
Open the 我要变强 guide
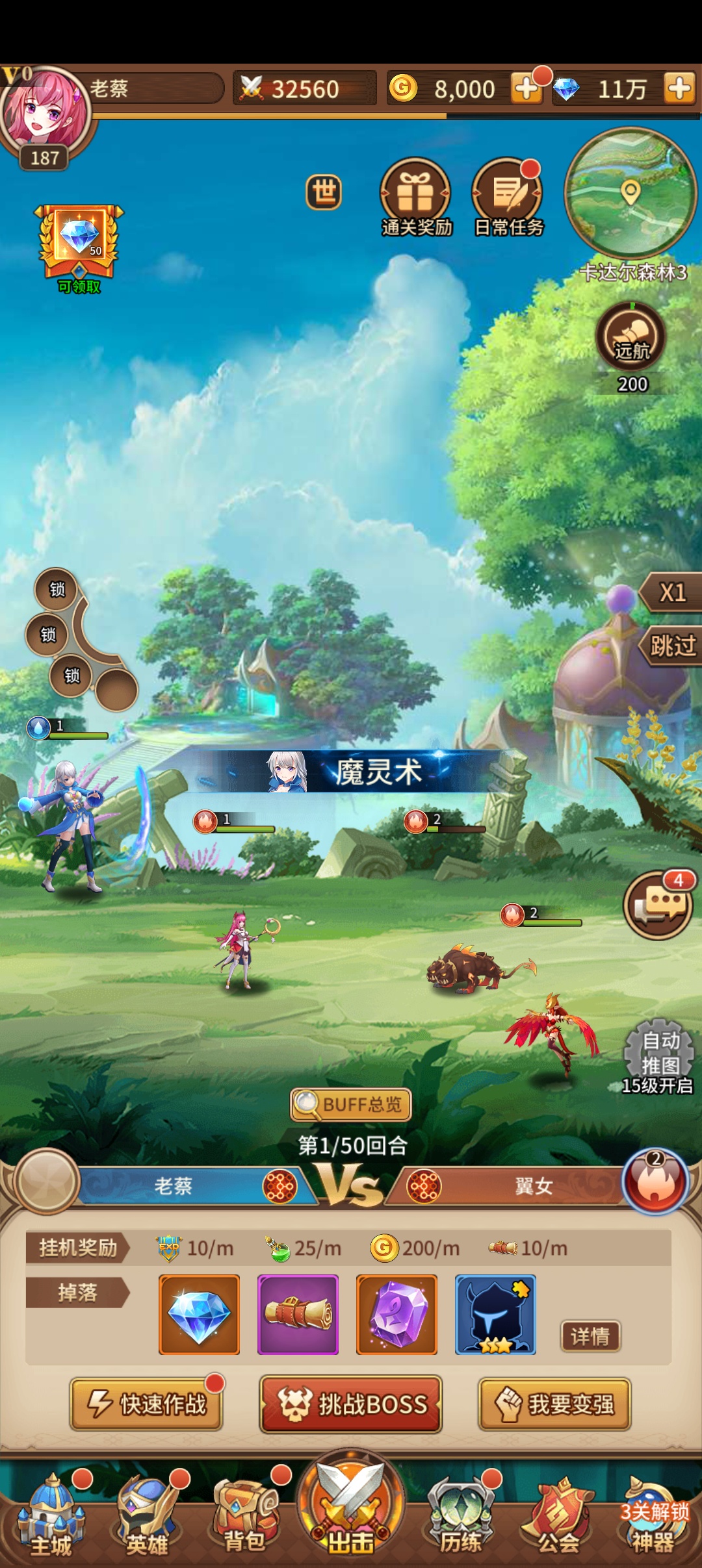[554, 1404]
